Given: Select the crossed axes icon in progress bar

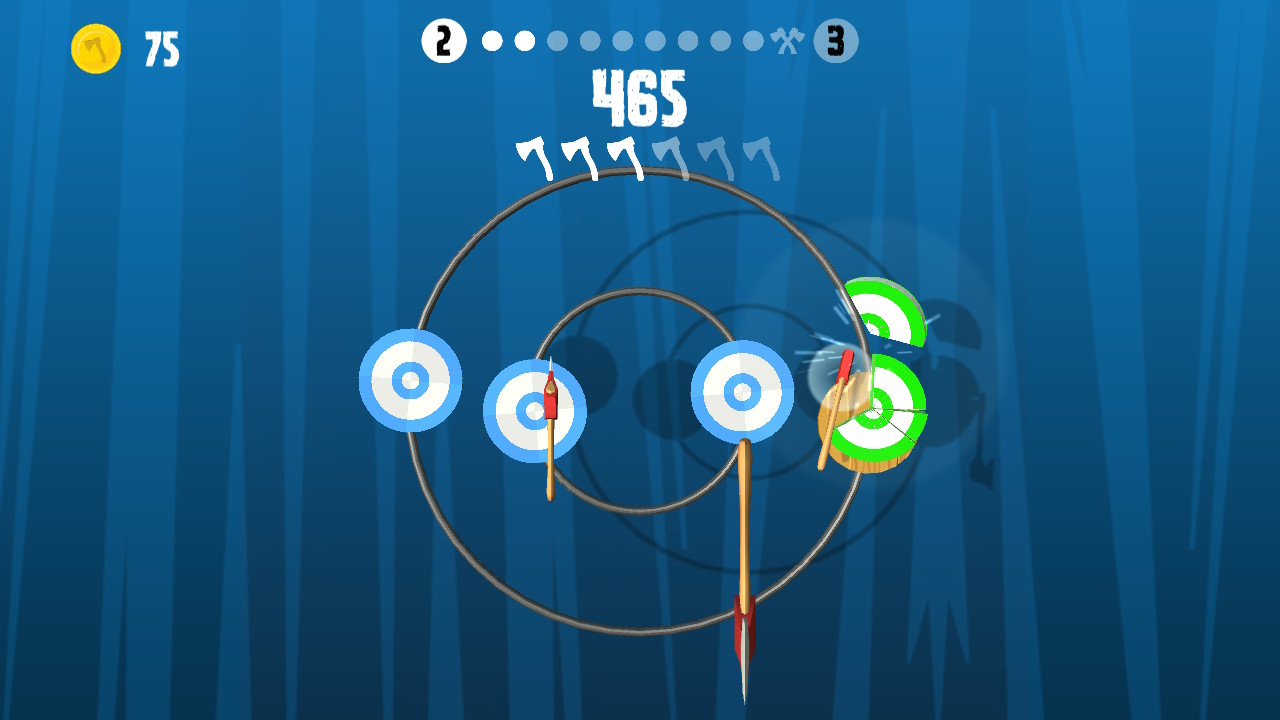Looking at the screenshot, I should (x=787, y=41).
